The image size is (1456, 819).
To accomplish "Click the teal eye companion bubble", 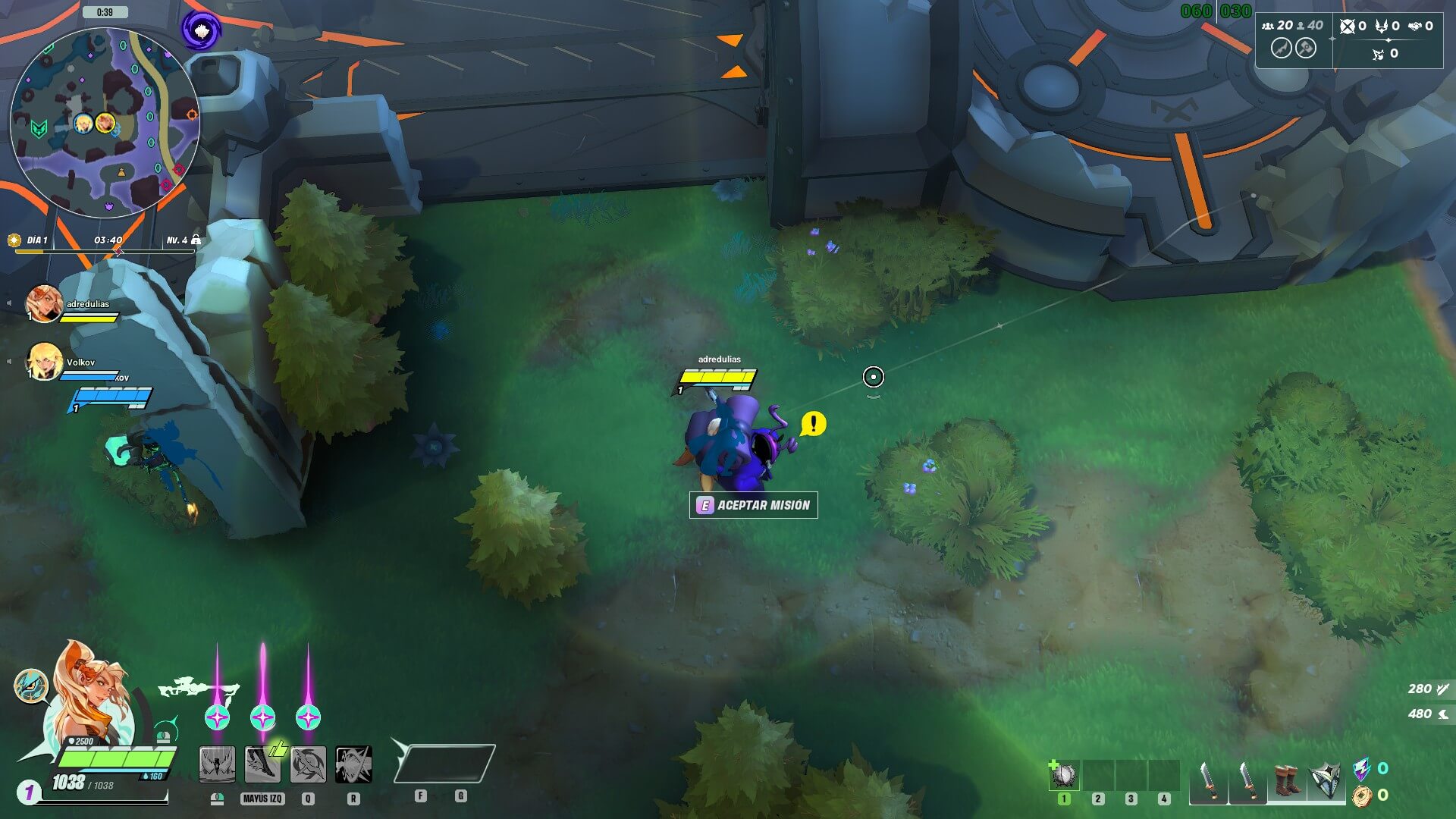I will [x=31, y=686].
